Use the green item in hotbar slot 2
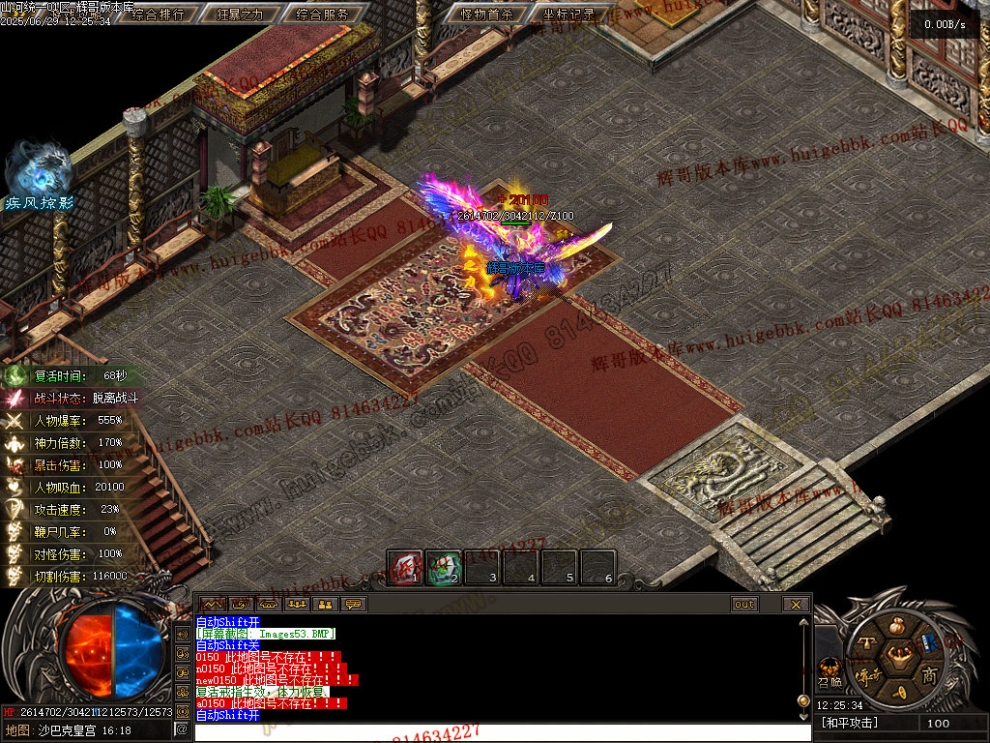 pos(443,566)
